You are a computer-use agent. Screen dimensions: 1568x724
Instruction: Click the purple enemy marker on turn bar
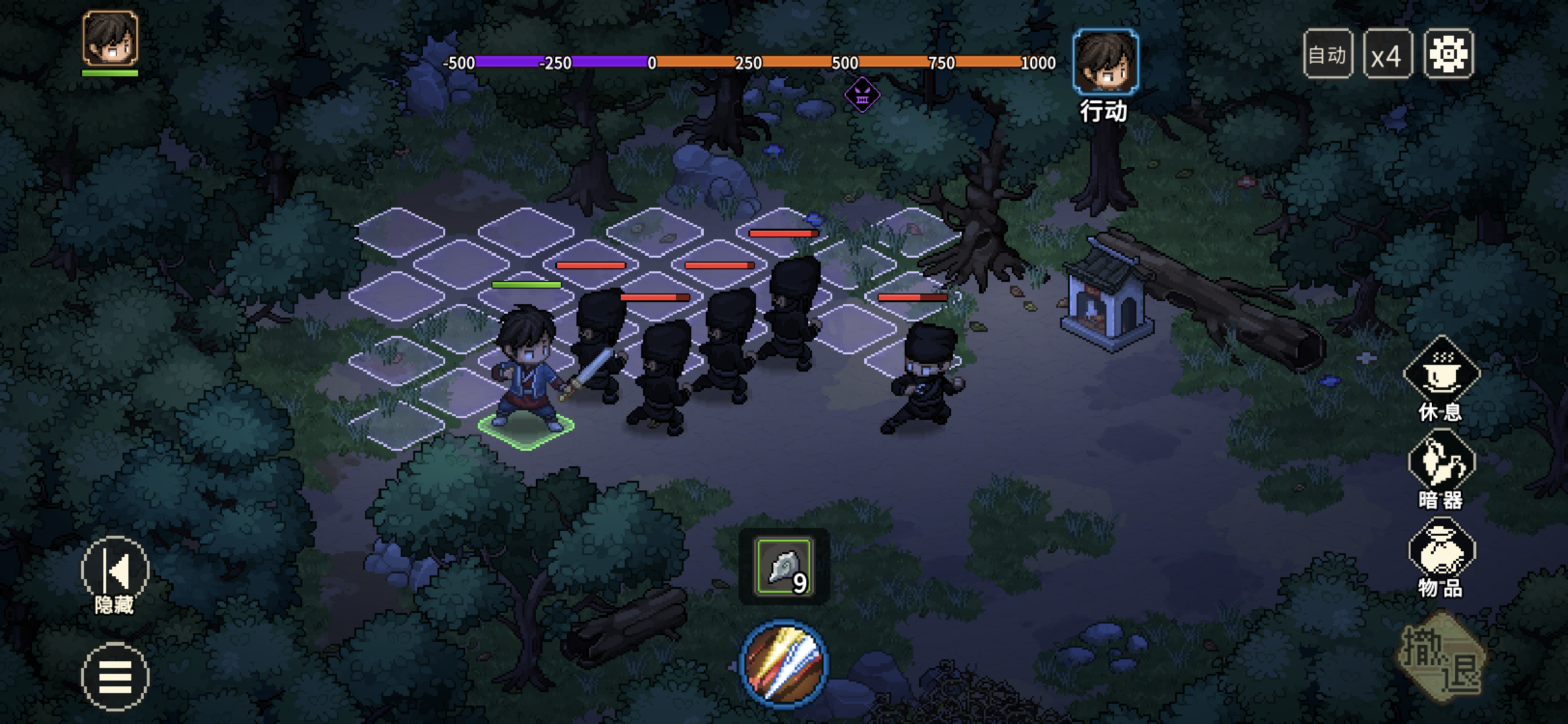click(862, 95)
